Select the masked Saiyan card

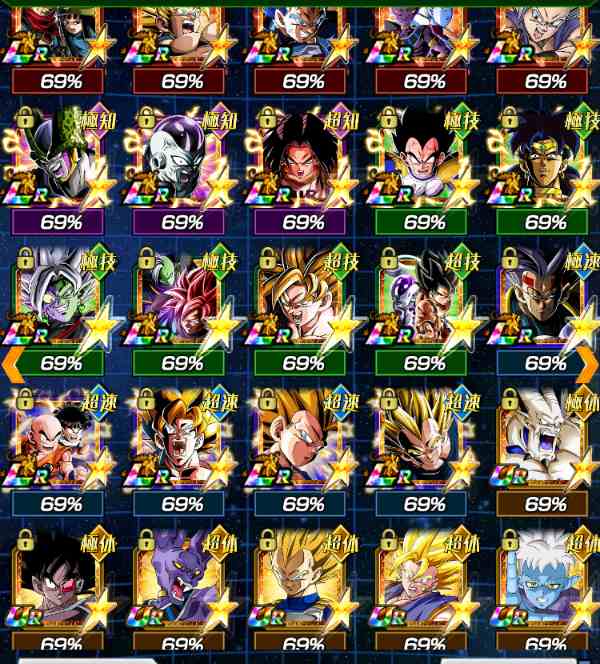point(545,300)
